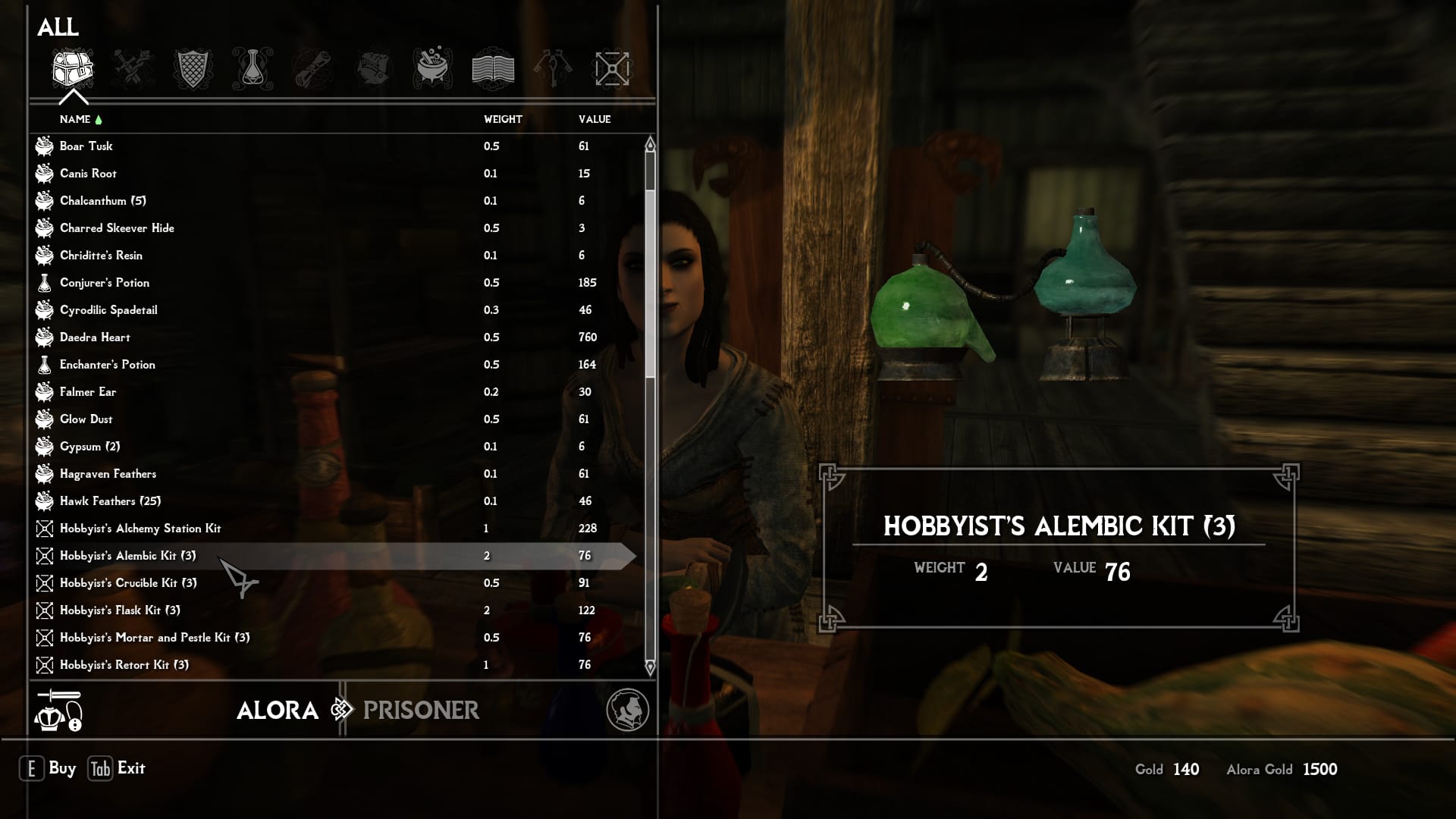Select the Glow Dust ingredient
The height and width of the screenshot is (819, 1456).
pos(86,419)
